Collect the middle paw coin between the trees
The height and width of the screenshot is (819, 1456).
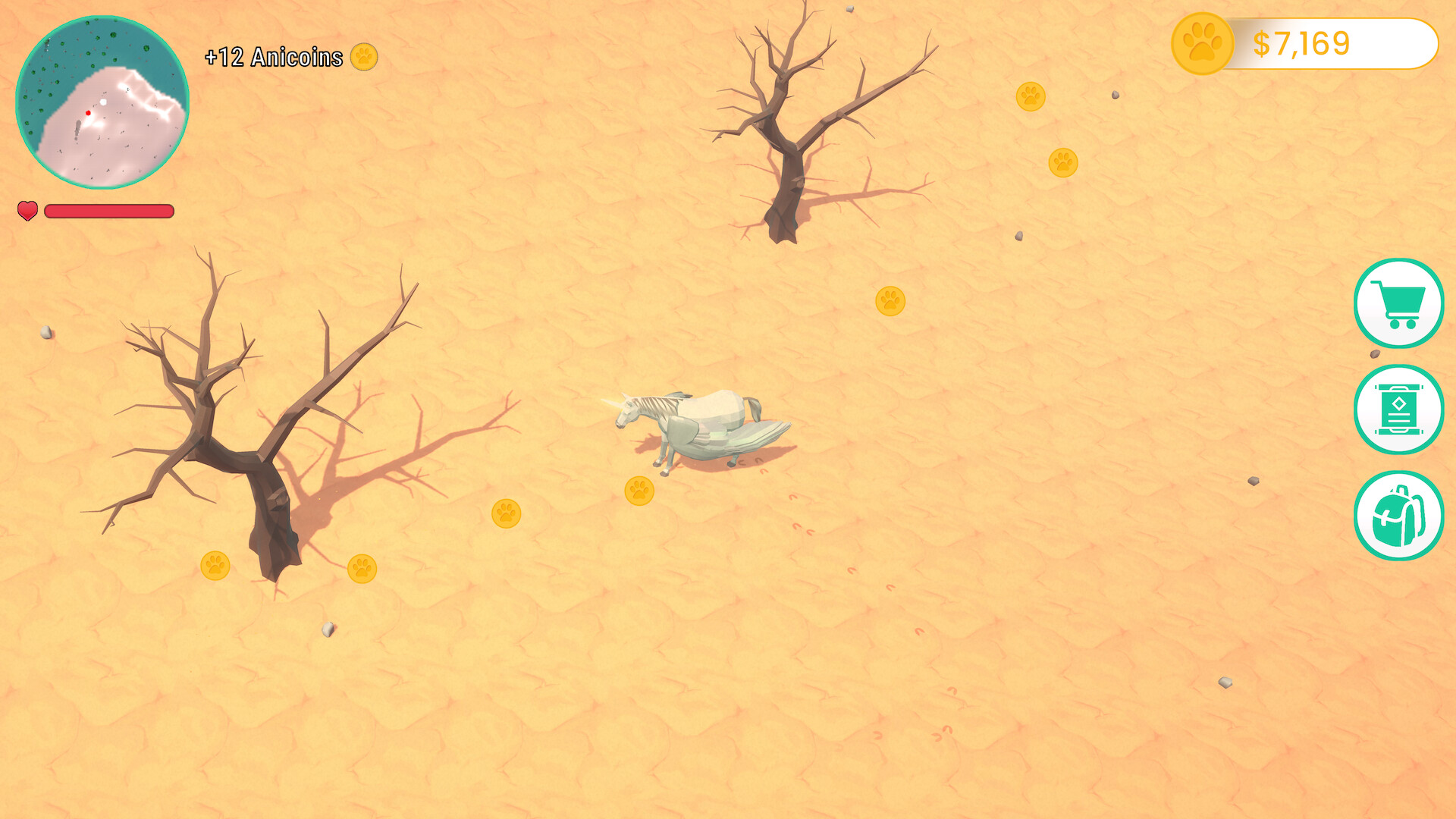[507, 516]
